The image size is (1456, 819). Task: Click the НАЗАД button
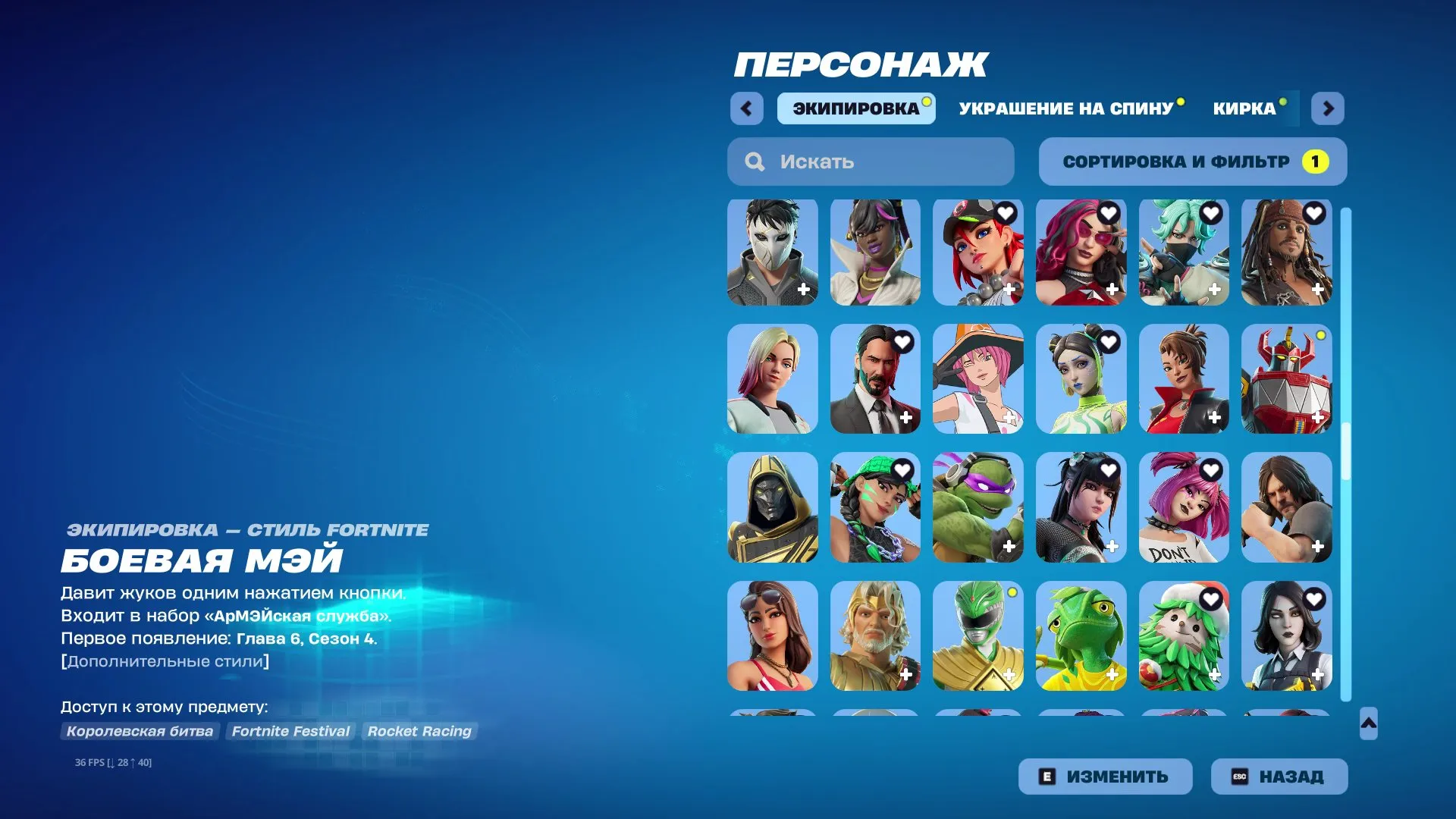click(1279, 776)
